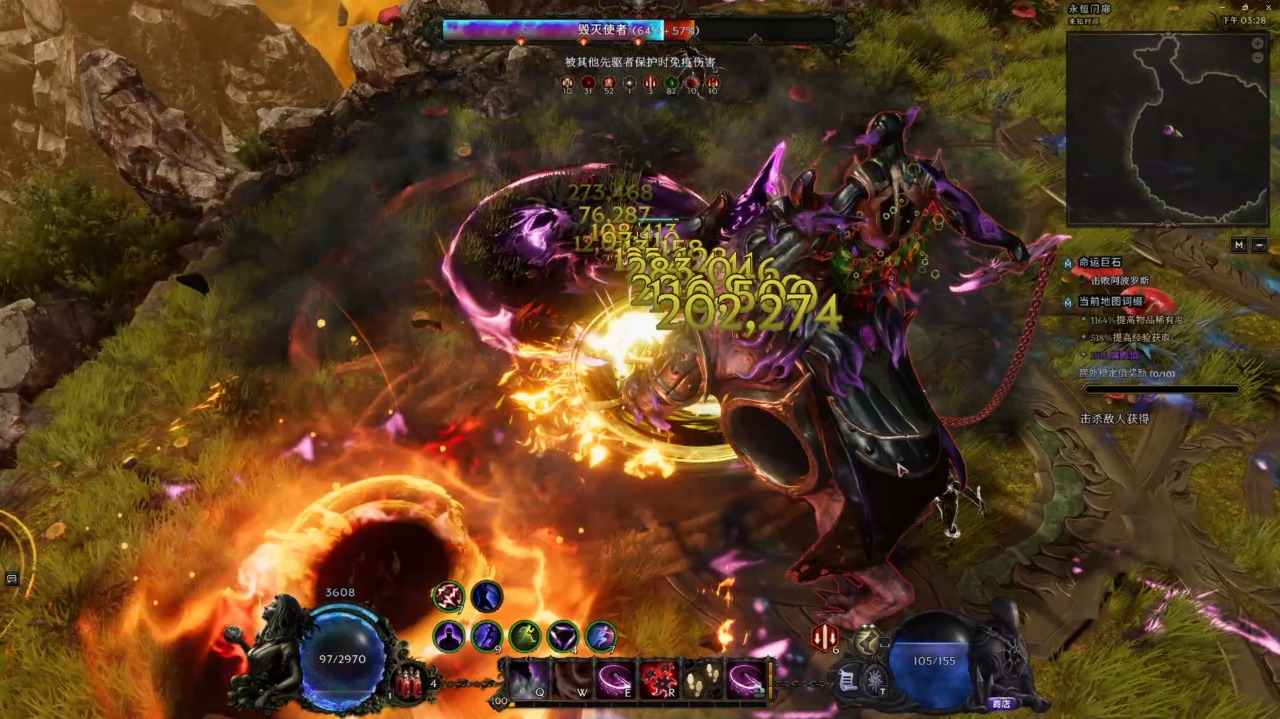Zoom in the minimap with the plus button

pyautogui.click(x=1258, y=44)
